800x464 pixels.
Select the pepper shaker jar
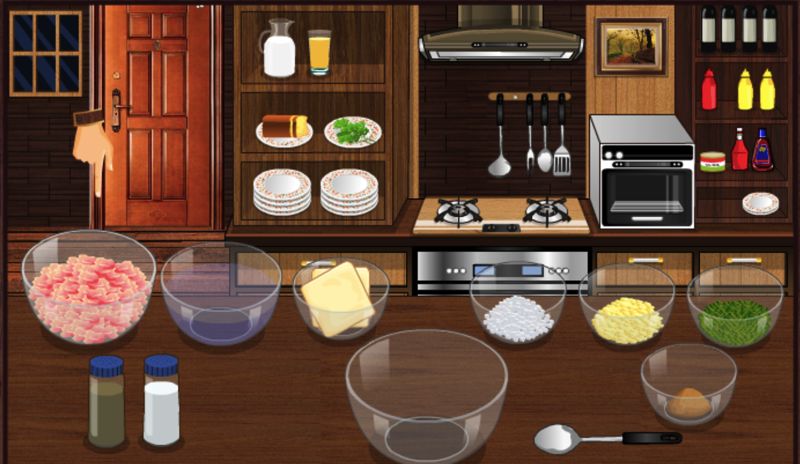pos(106,401)
